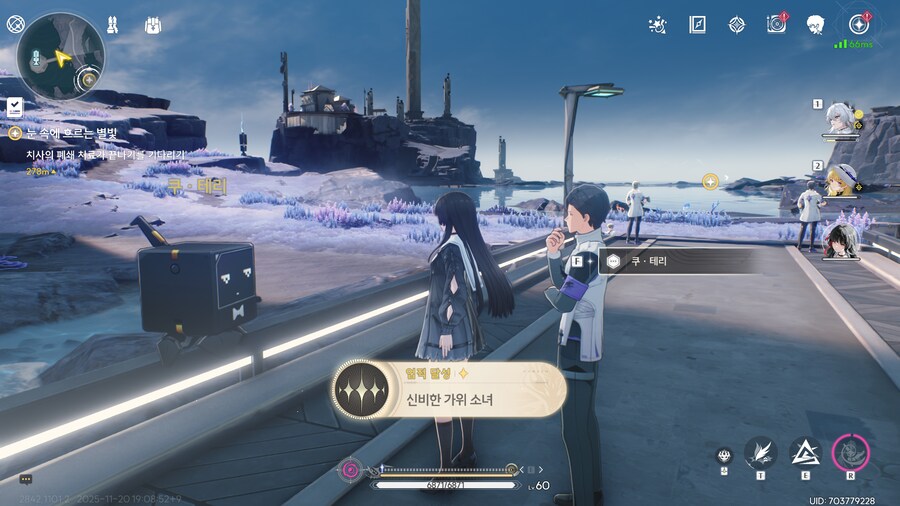Open the globe icon beside the minimap
The width and height of the screenshot is (900, 506).
coord(15,24)
